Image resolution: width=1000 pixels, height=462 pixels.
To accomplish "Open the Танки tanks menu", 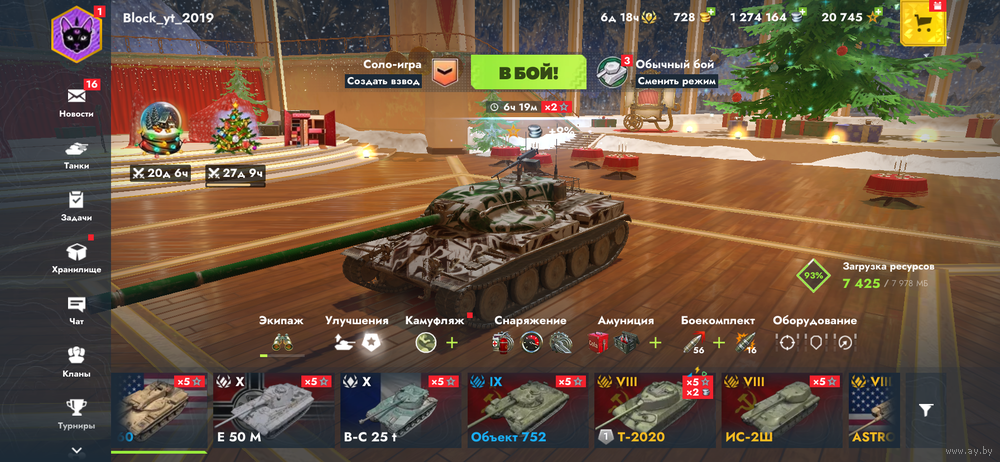I will (76, 152).
